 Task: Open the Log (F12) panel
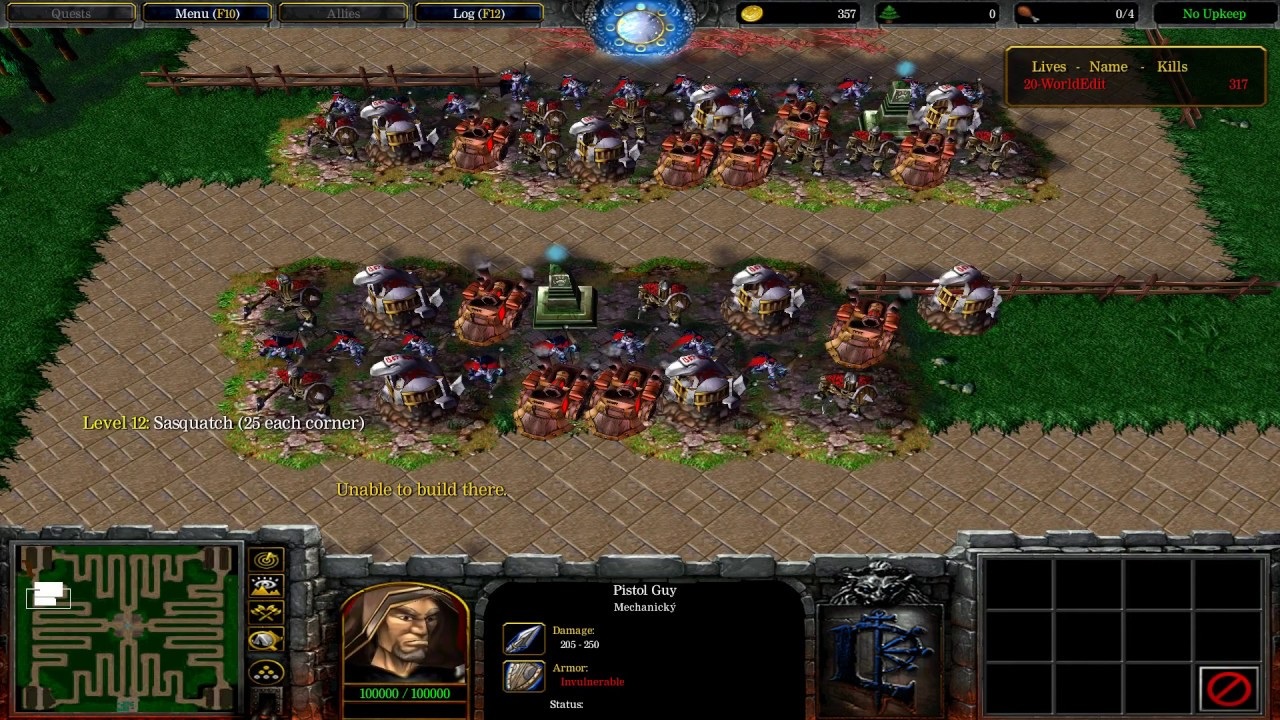click(478, 14)
